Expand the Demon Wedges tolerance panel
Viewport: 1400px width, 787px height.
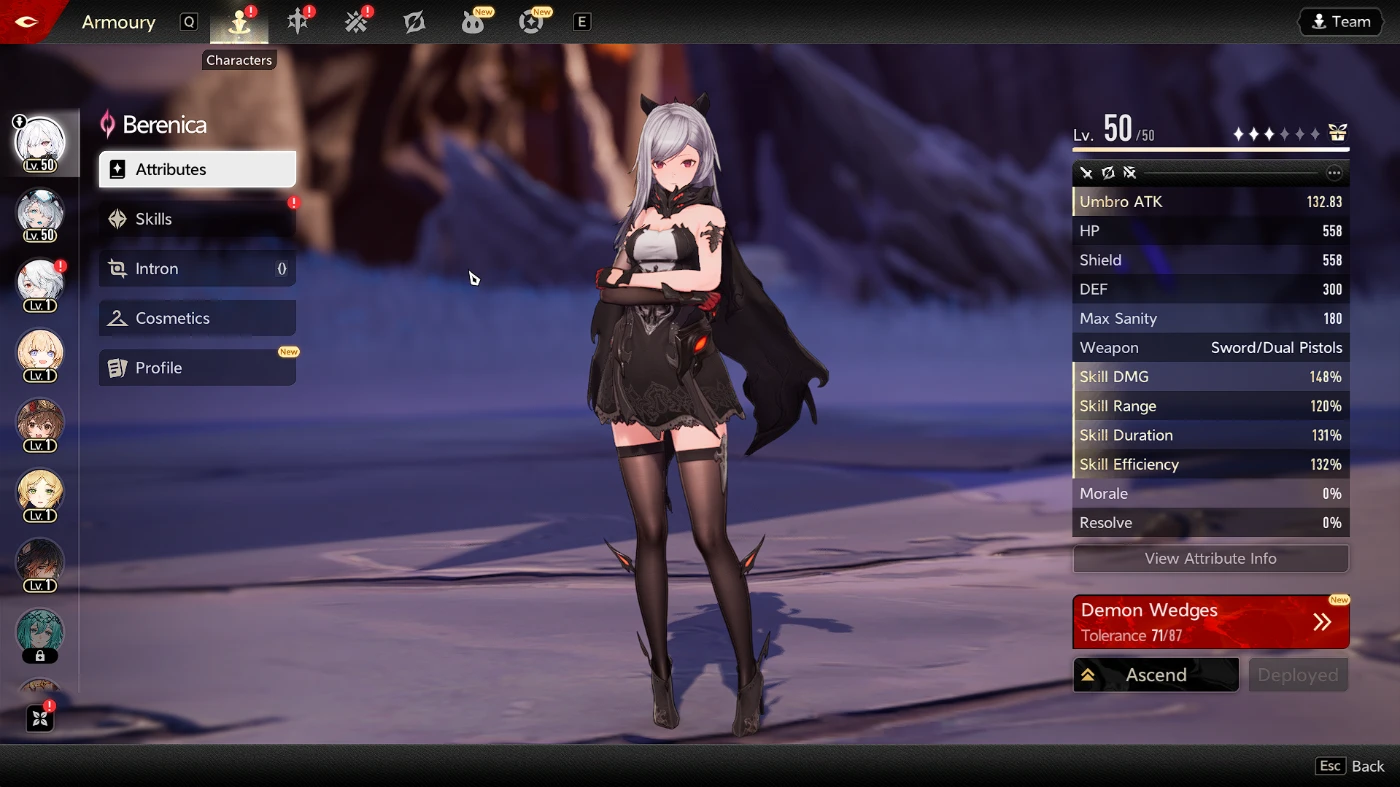pyautogui.click(x=1211, y=621)
